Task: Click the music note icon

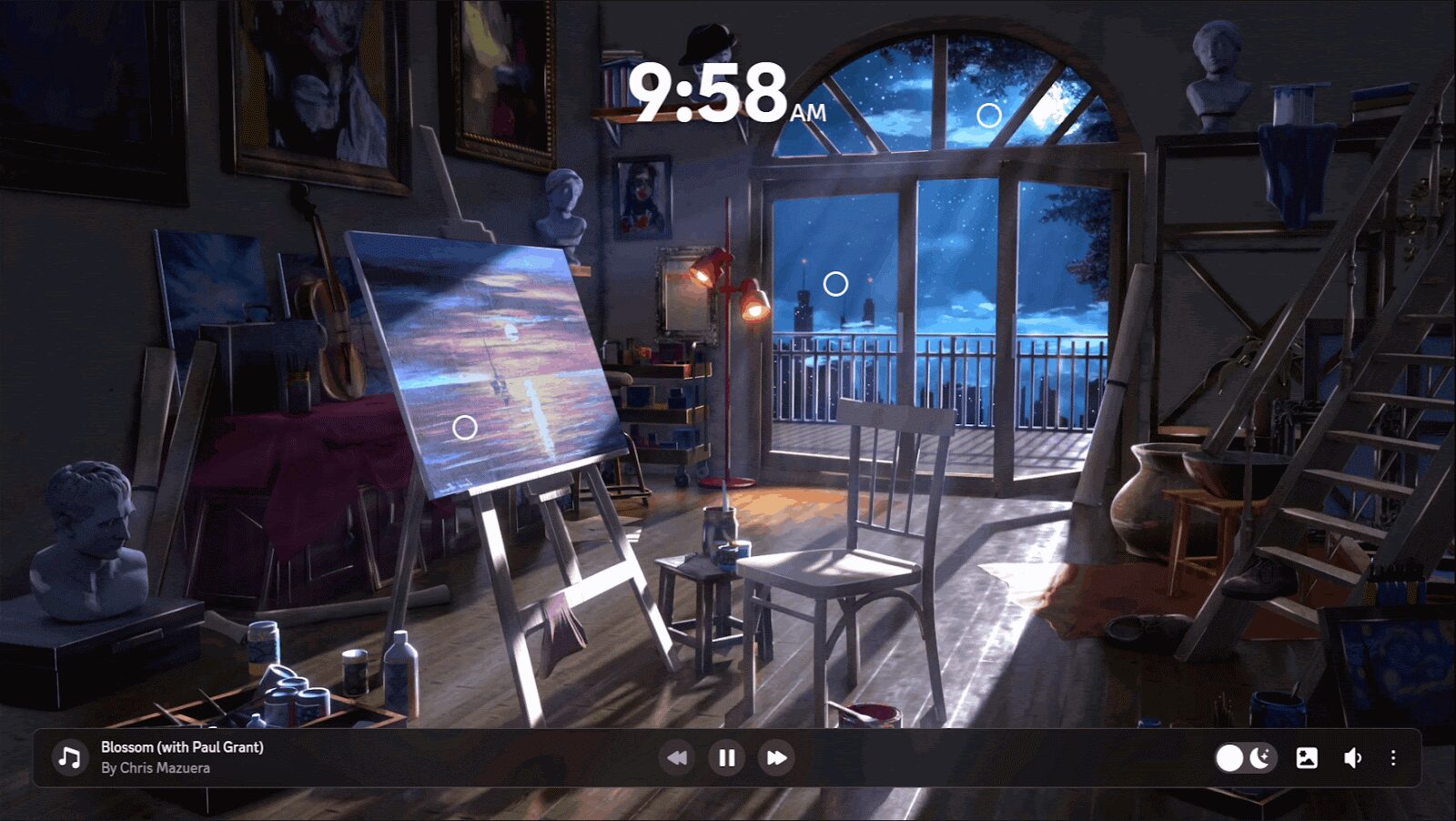Action: click(69, 757)
